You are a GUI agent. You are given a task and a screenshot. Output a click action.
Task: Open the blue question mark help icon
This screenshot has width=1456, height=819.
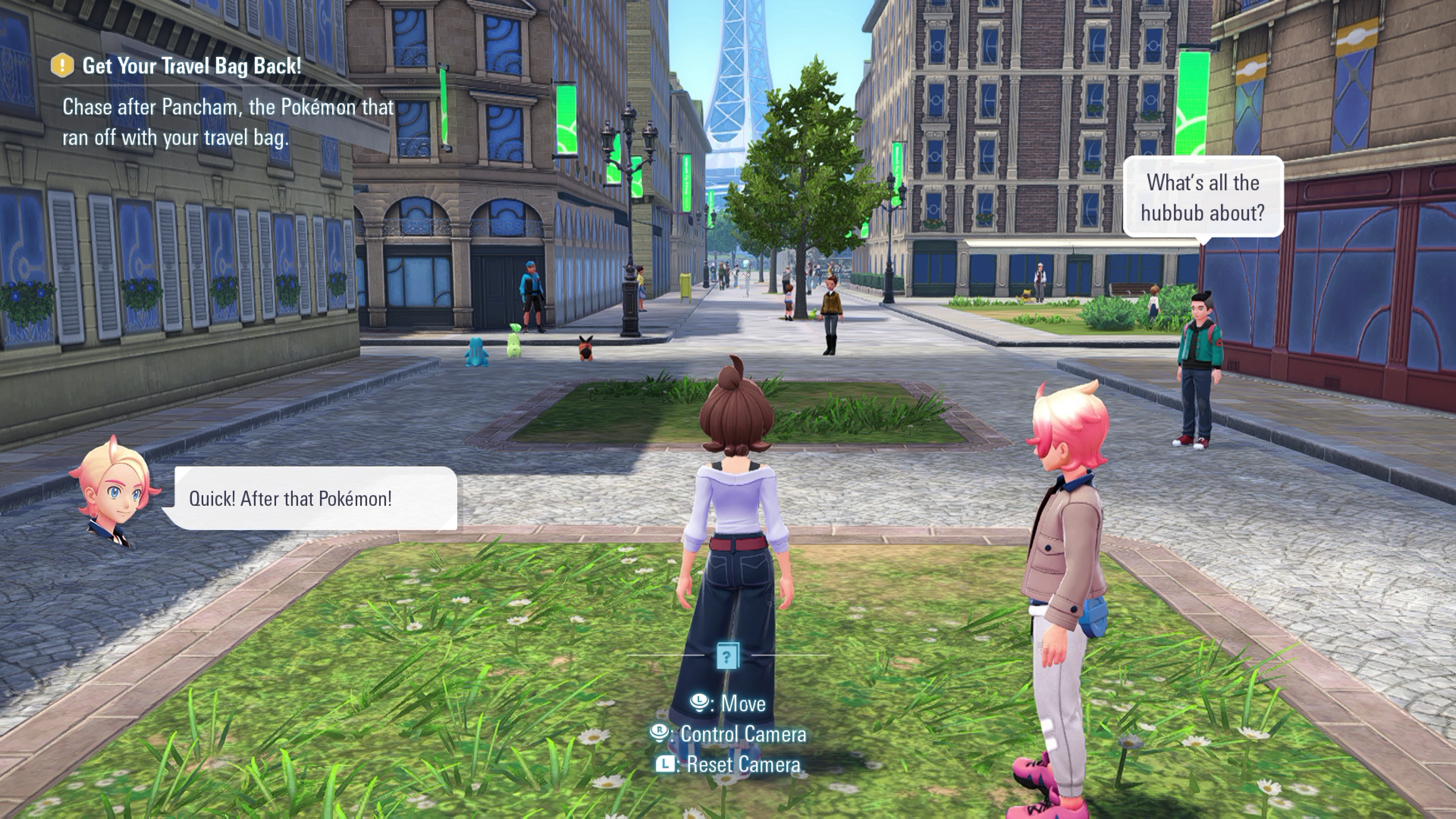tap(727, 656)
